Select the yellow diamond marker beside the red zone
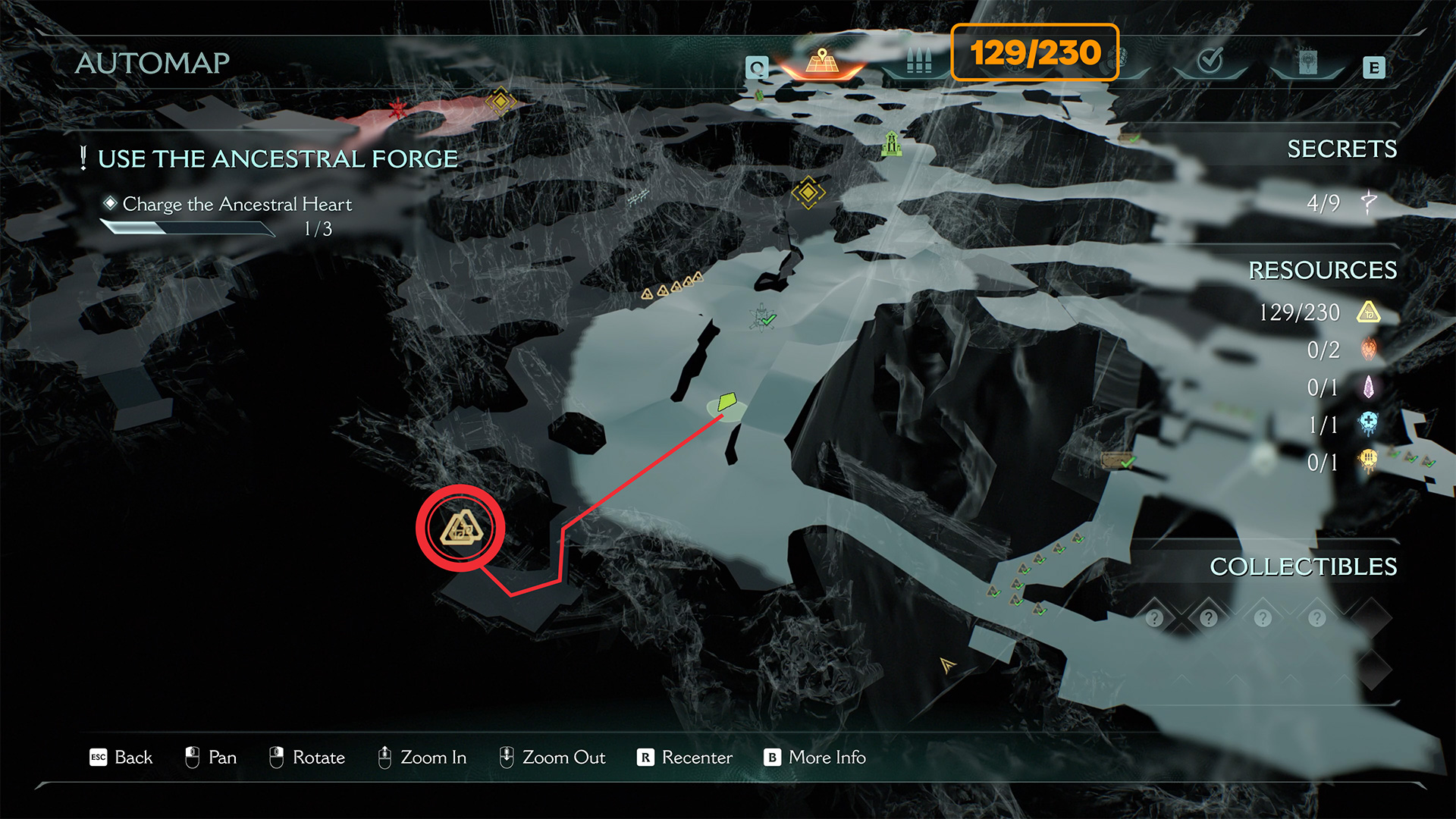 (x=500, y=101)
